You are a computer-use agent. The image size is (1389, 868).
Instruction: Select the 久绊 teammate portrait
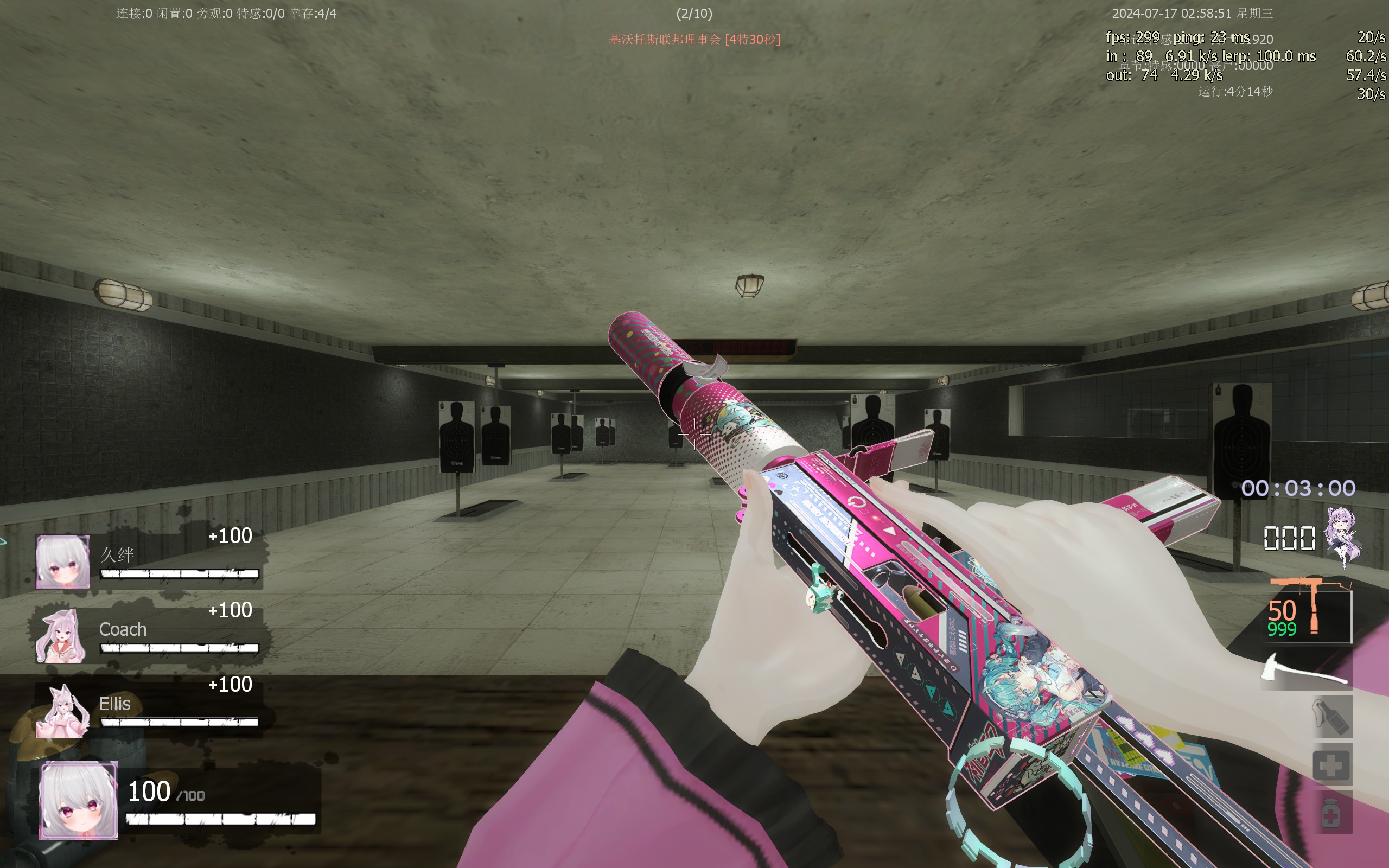pyautogui.click(x=62, y=561)
